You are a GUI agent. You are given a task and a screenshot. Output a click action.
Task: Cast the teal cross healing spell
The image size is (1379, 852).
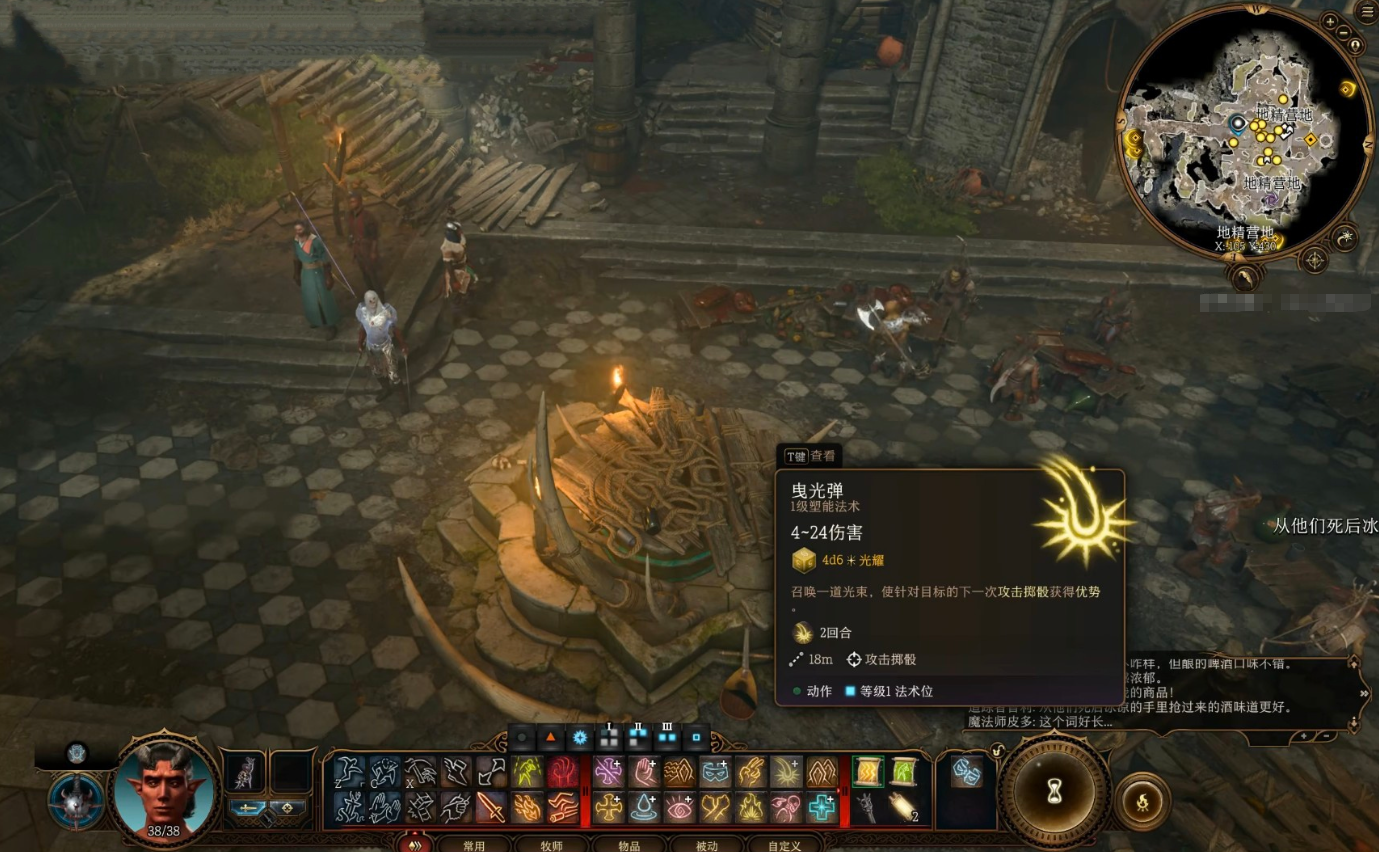[x=821, y=807]
